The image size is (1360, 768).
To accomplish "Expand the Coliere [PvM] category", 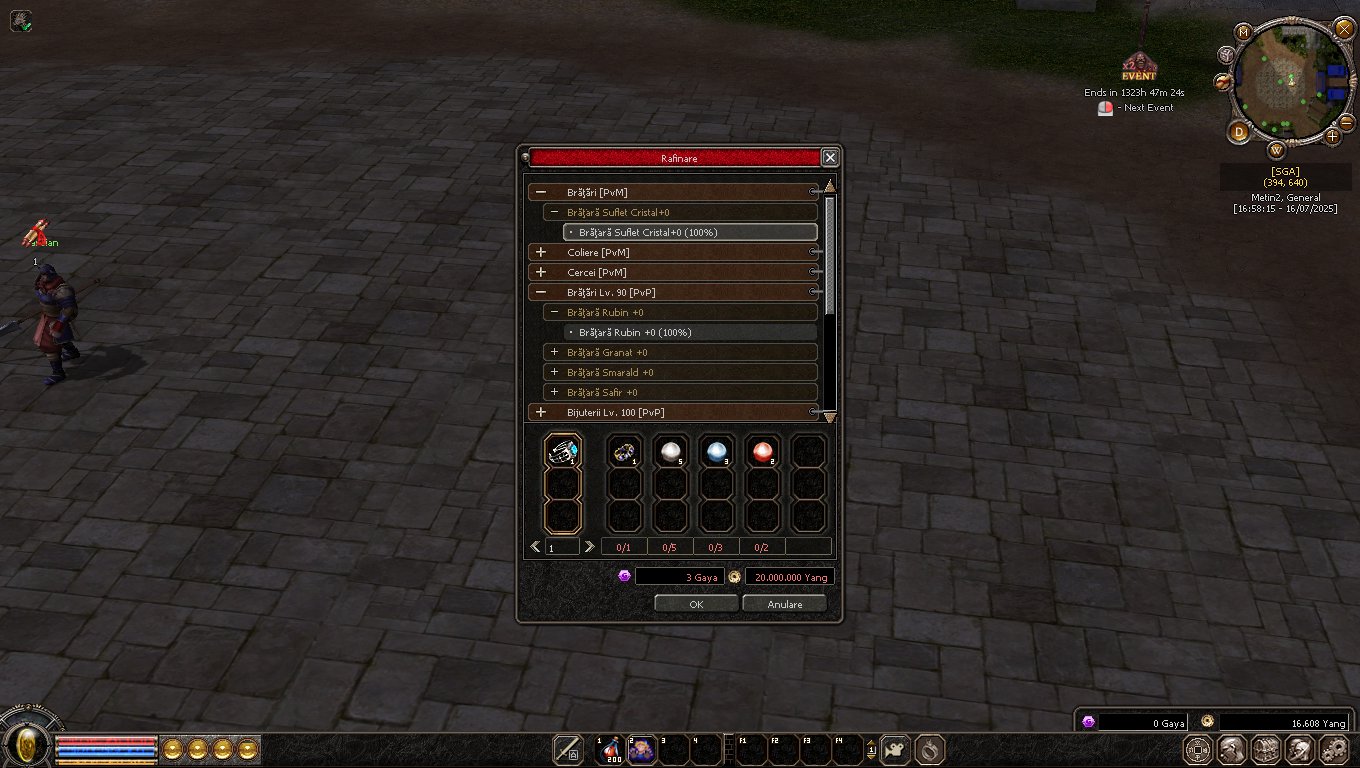I will coord(541,252).
